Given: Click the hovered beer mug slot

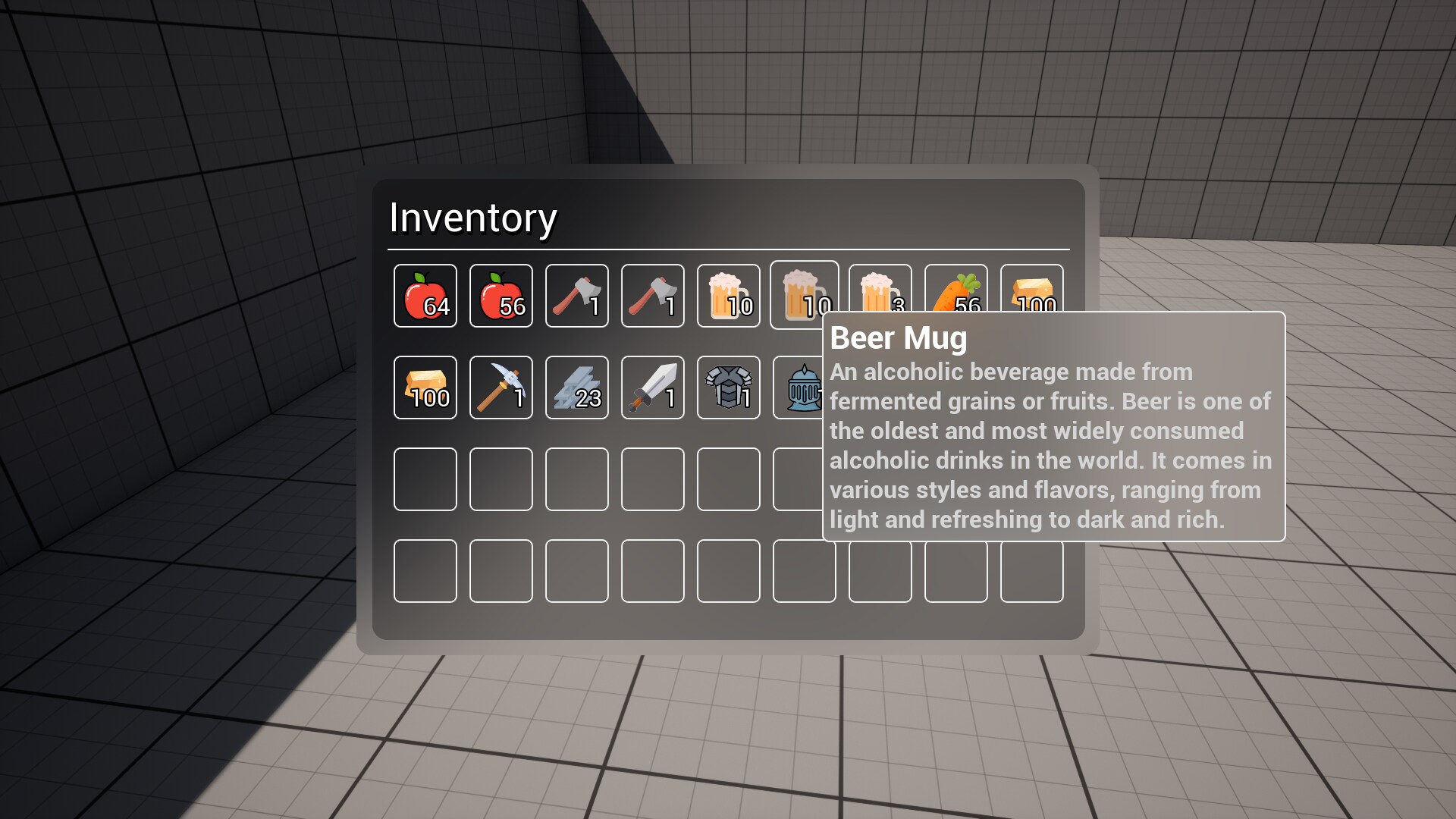Looking at the screenshot, I should (804, 296).
